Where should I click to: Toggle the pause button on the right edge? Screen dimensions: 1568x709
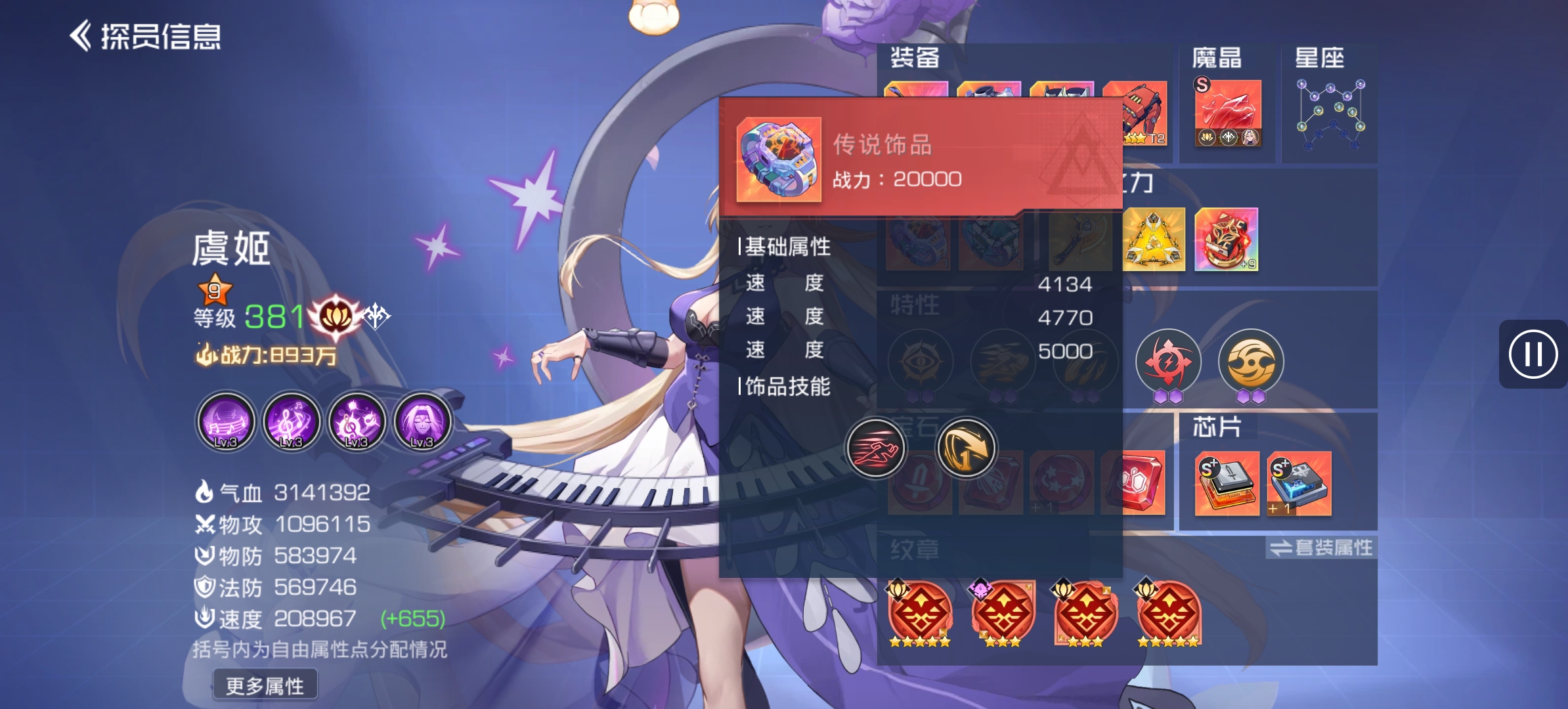[1533, 354]
